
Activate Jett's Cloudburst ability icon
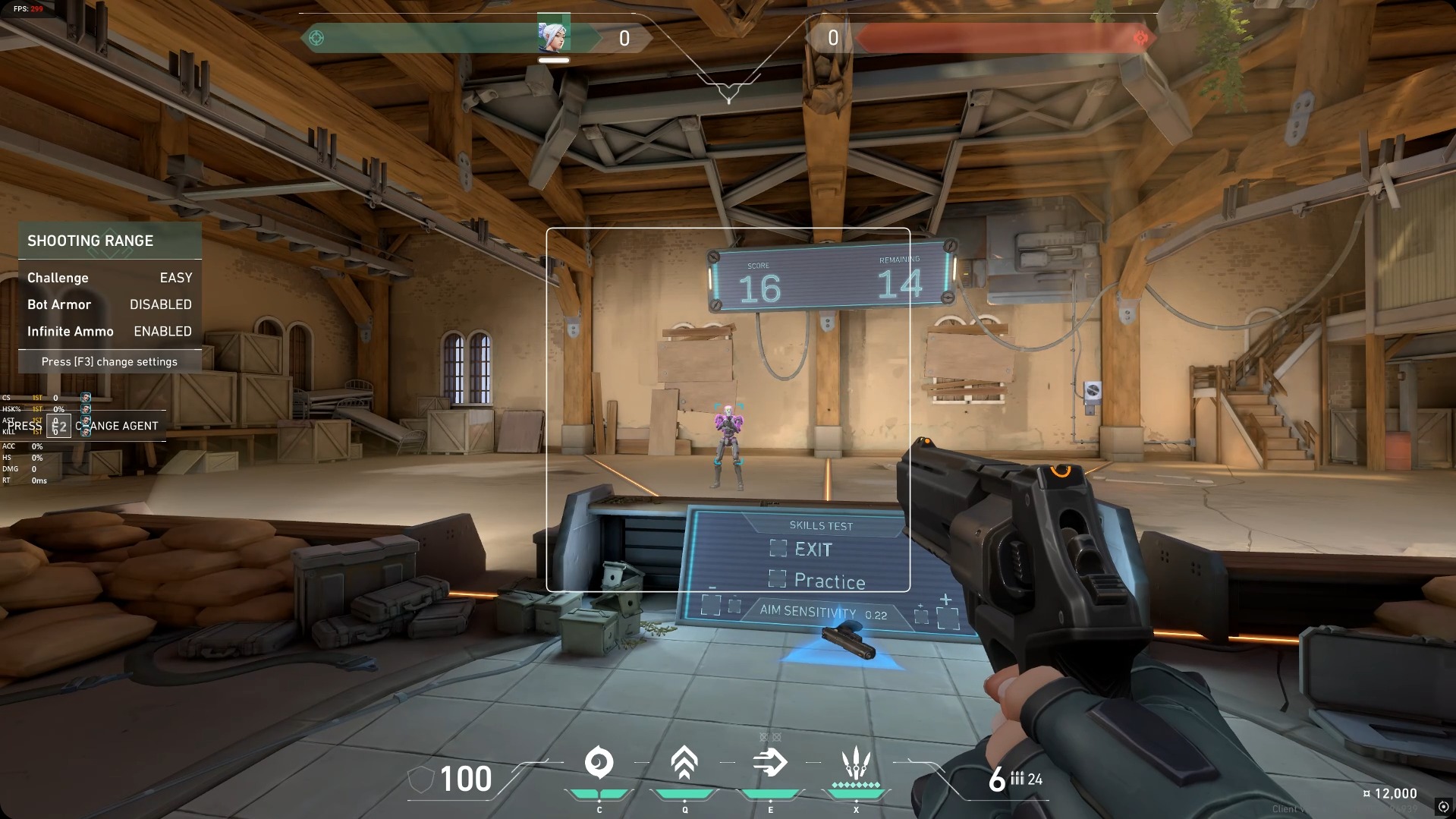pyautogui.click(x=599, y=763)
